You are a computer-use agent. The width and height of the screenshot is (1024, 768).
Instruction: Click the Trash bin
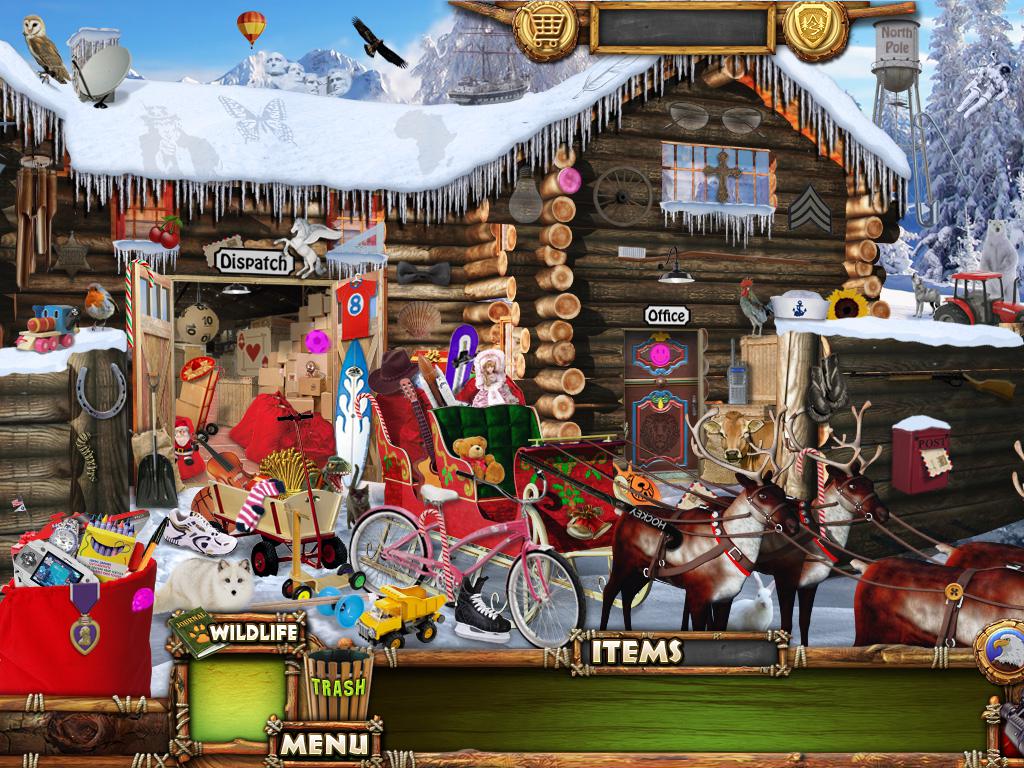pyautogui.click(x=337, y=685)
